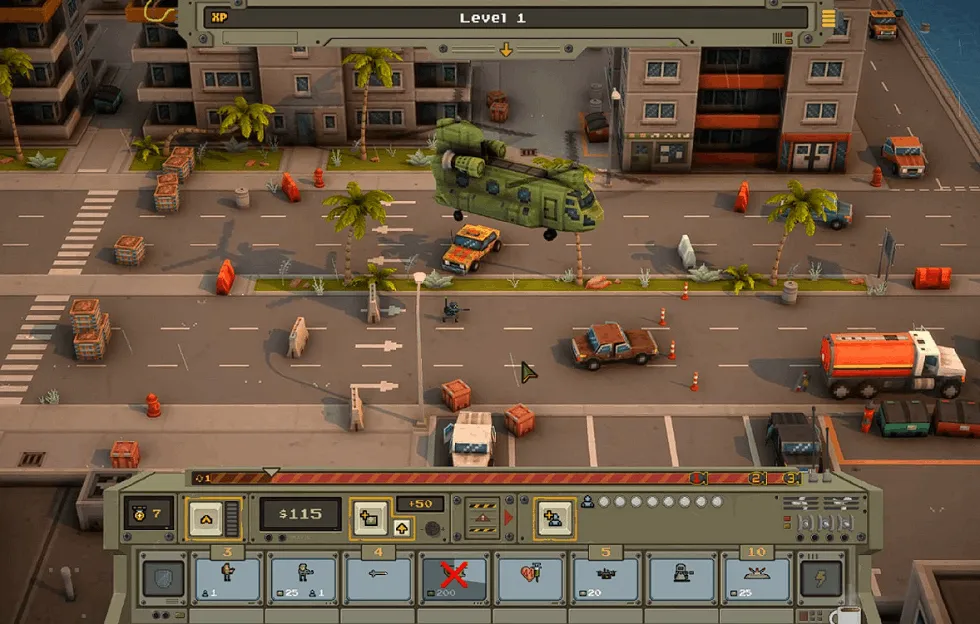
Task: Buy the income upgrade with the up arrow
Action: pyautogui.click(x=401, y=529)
